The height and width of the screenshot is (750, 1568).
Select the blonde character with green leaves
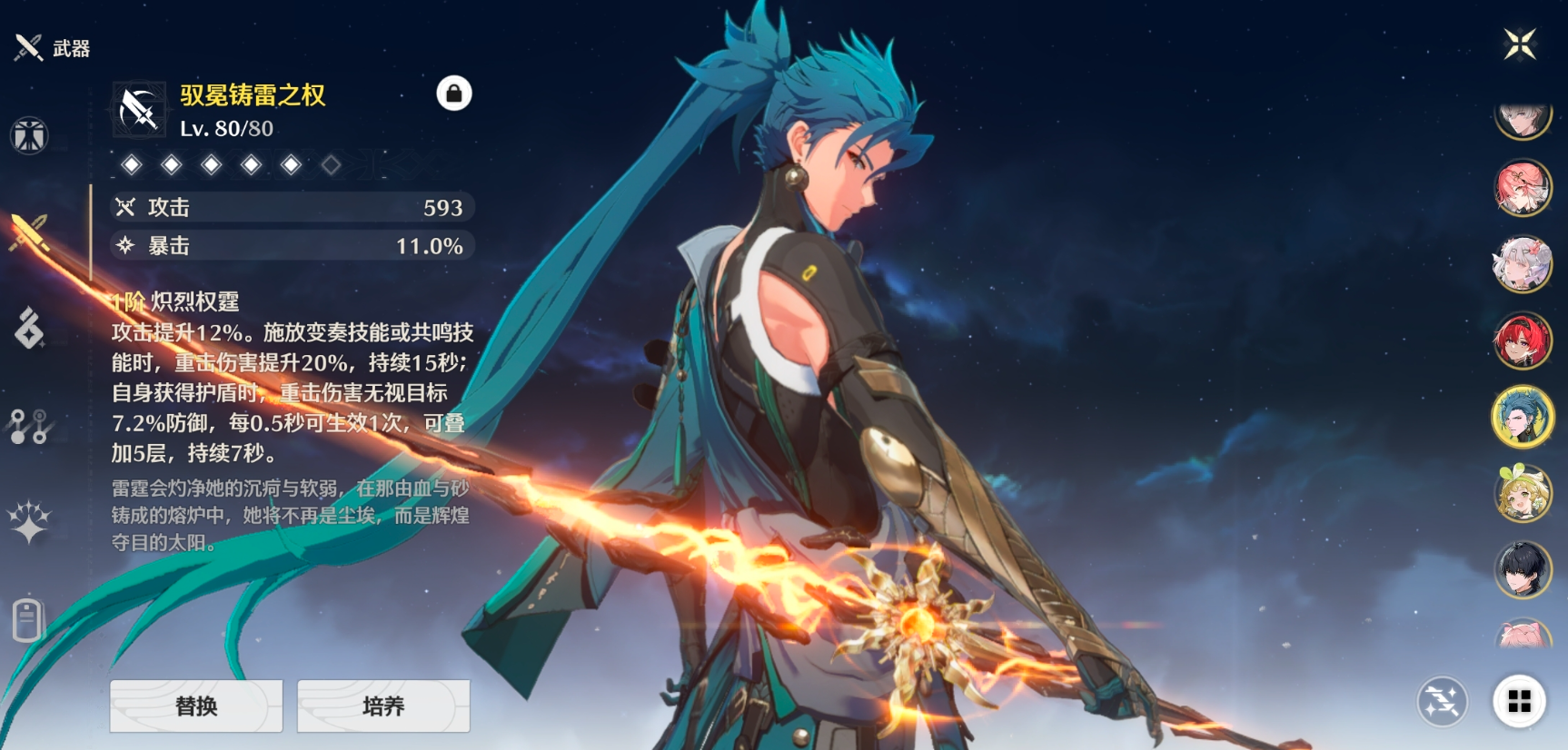pos(1523,493)
